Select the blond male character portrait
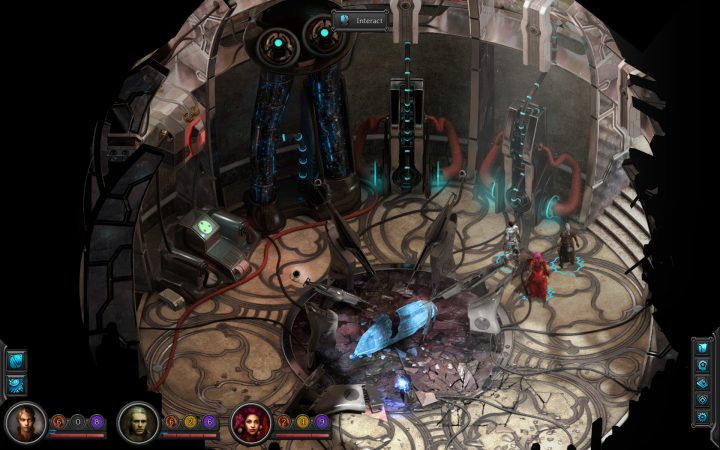 (x=25, y=423)
